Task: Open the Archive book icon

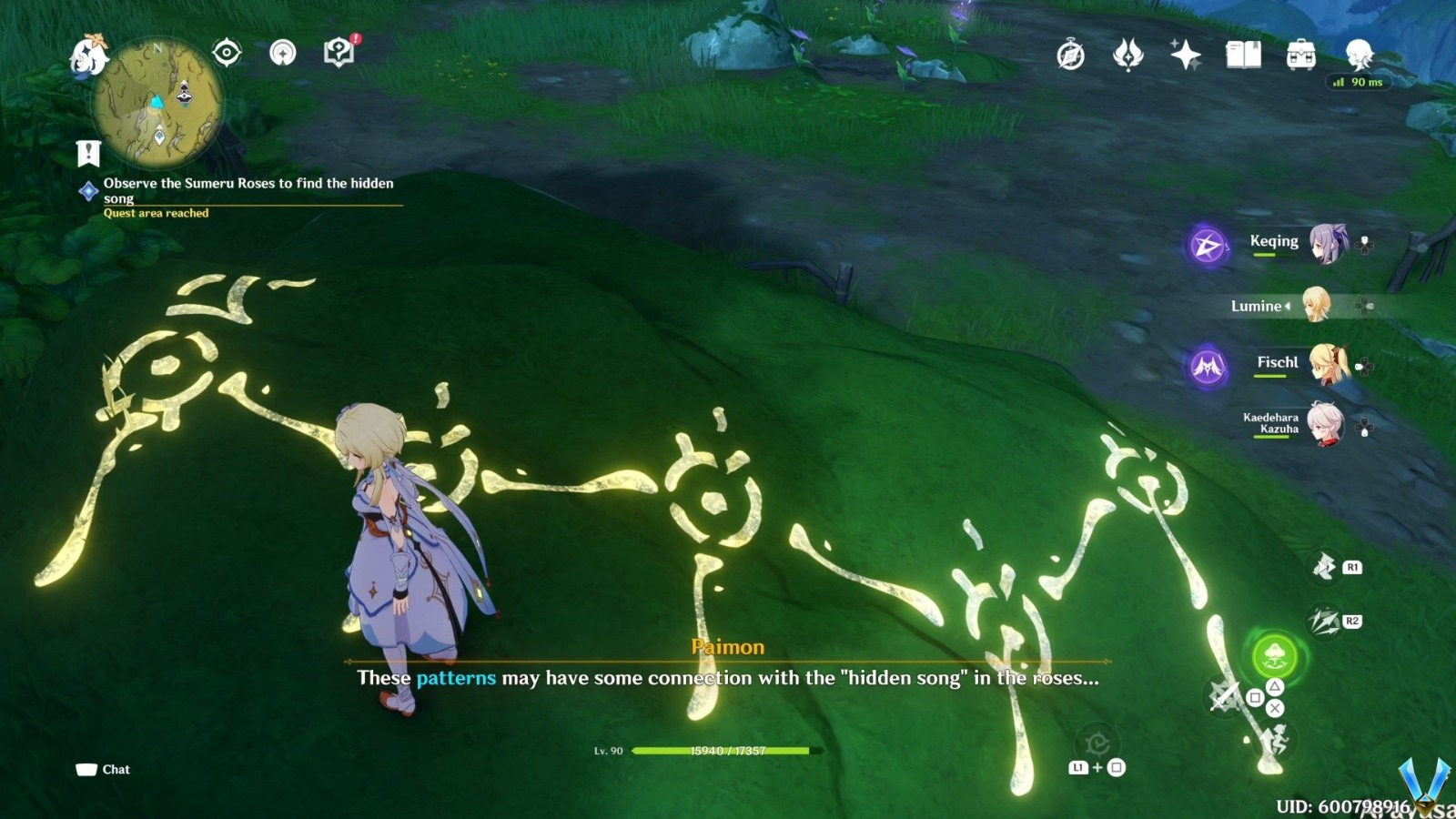Action: [1244, 56]
